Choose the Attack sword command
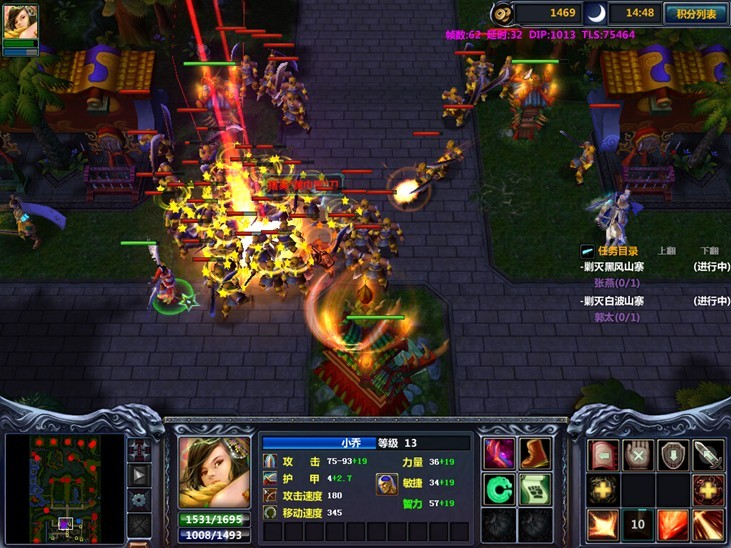 coord(708,455)
